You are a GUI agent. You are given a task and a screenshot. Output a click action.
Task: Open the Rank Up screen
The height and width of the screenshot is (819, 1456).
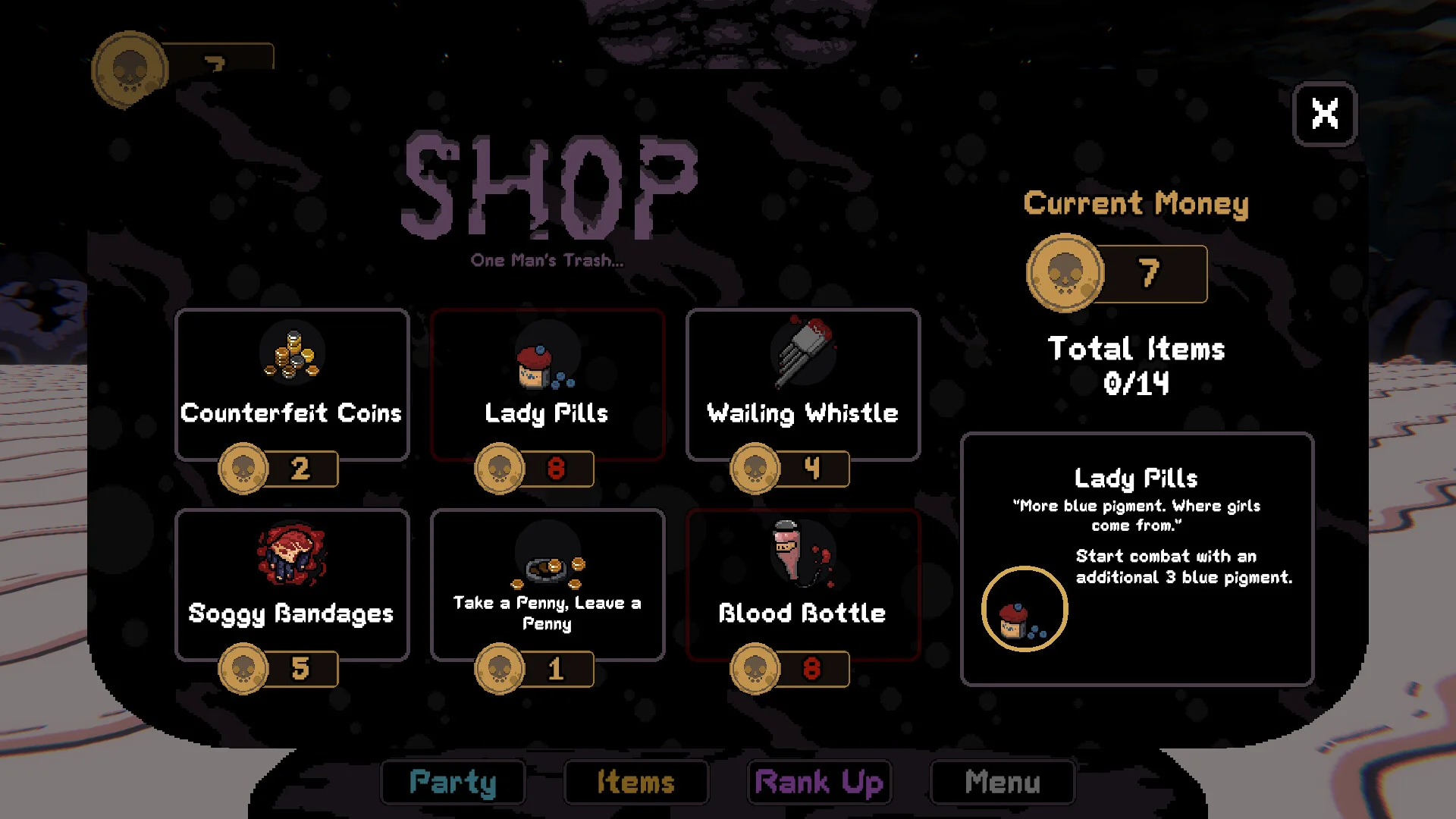[x=819, y=782]
